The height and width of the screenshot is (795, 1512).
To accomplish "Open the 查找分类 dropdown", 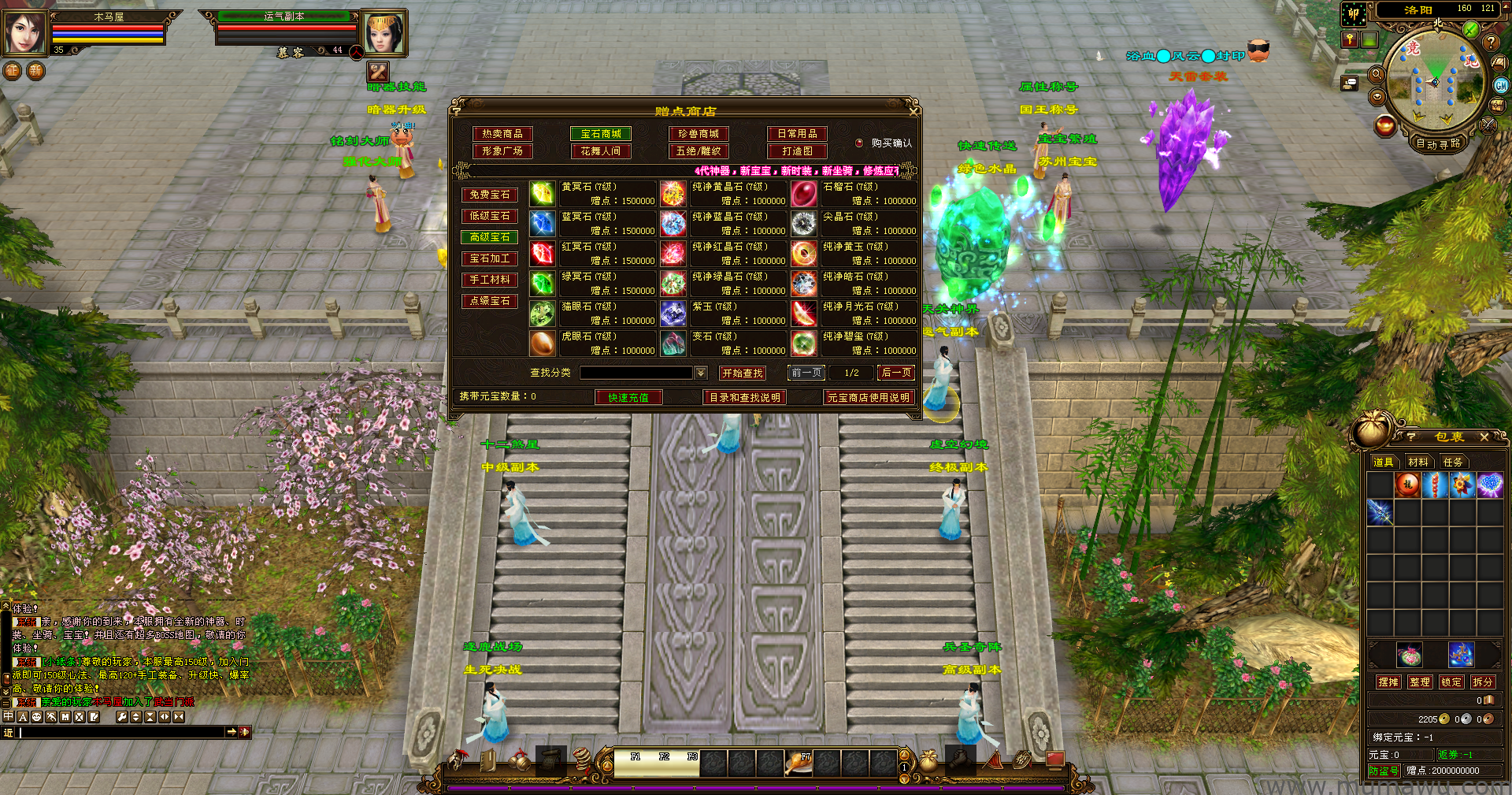I will 701,373.
